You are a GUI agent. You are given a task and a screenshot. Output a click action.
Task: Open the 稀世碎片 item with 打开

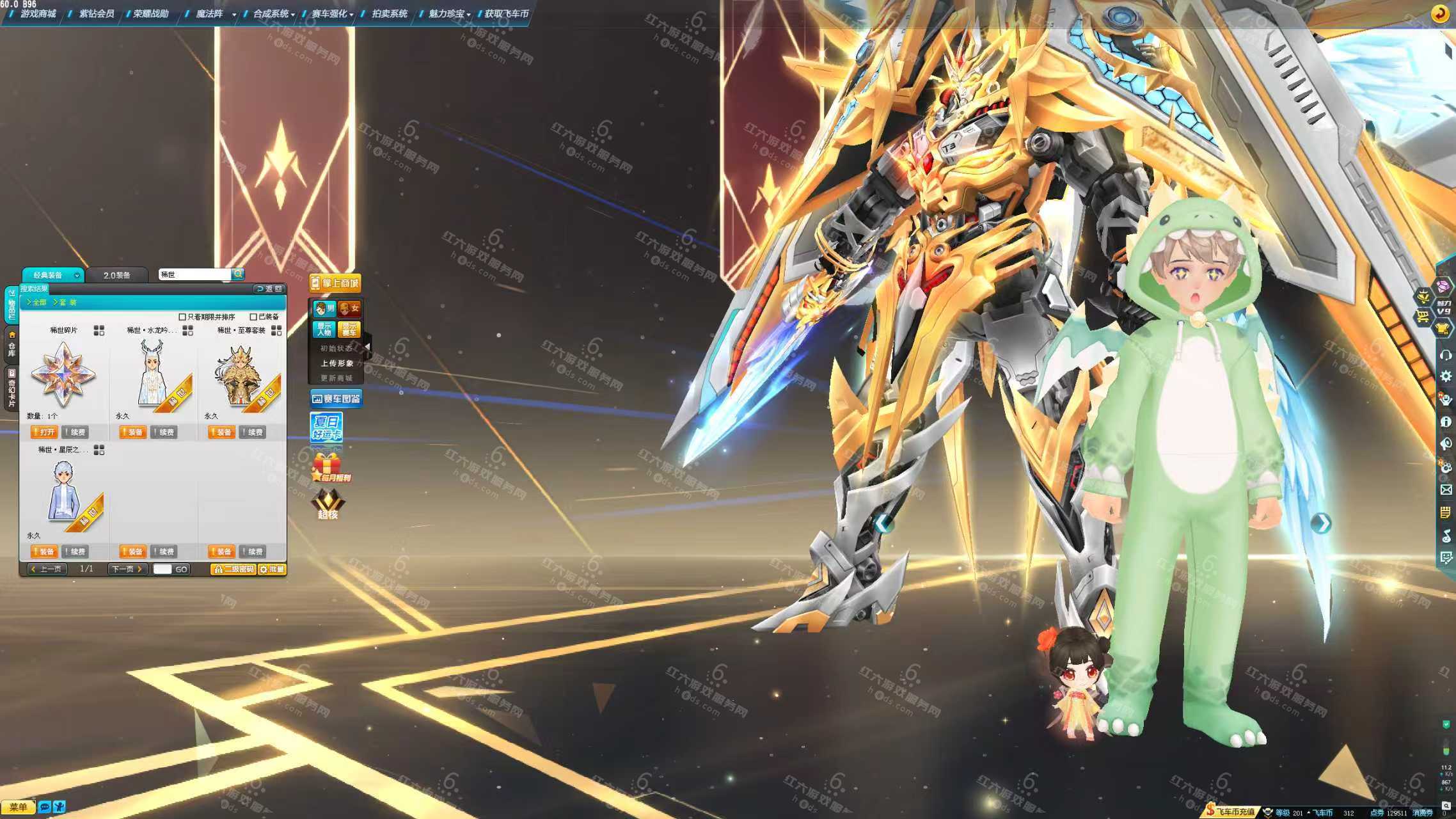[44, 433]
